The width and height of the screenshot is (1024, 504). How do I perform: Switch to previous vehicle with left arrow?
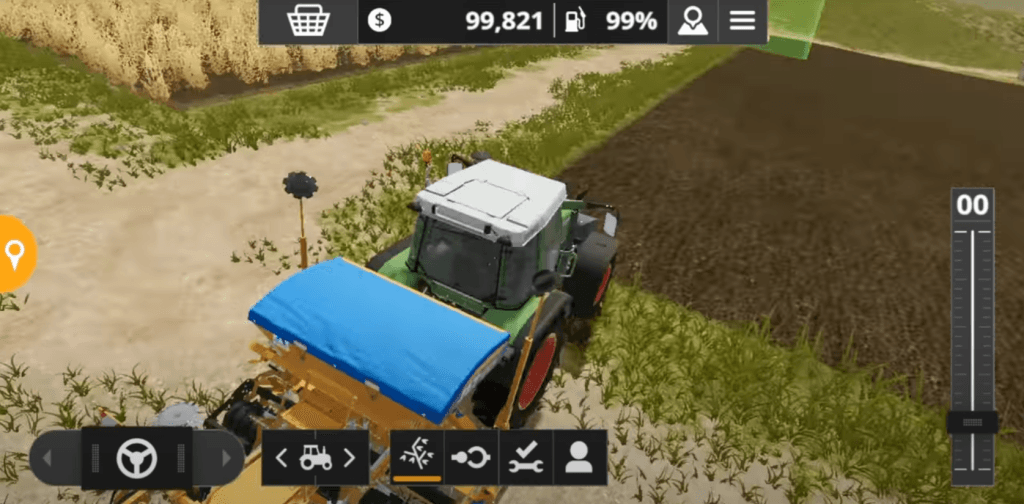(281, 458)
